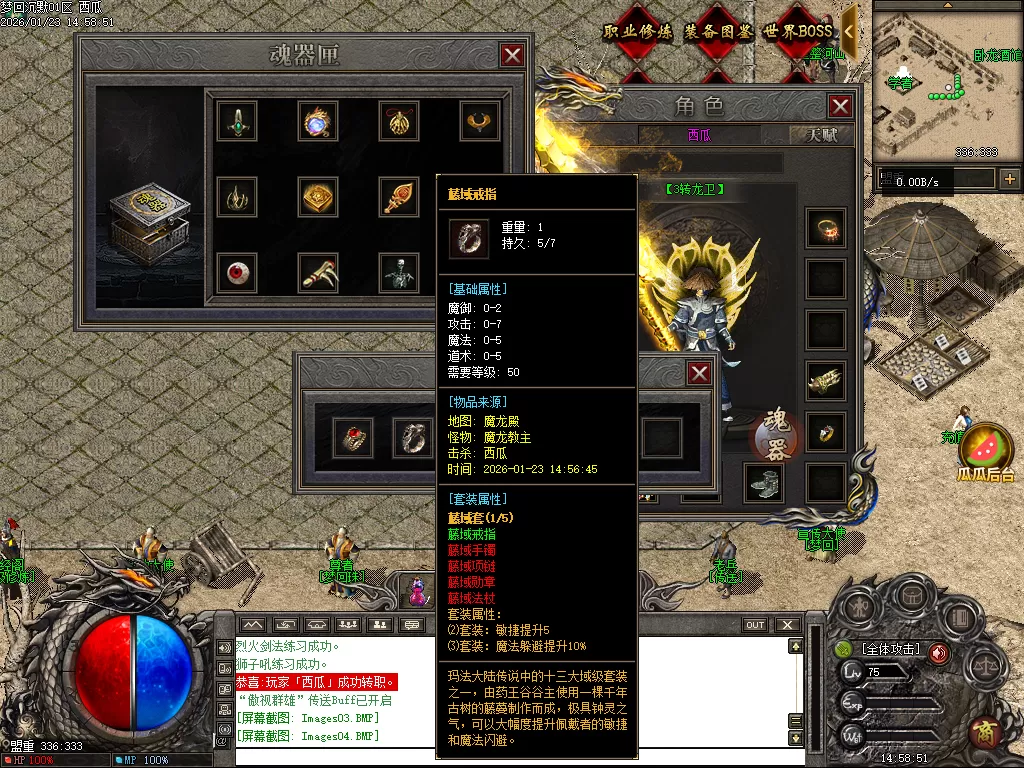Open the 世界BOSS menu

click(798, 32)
